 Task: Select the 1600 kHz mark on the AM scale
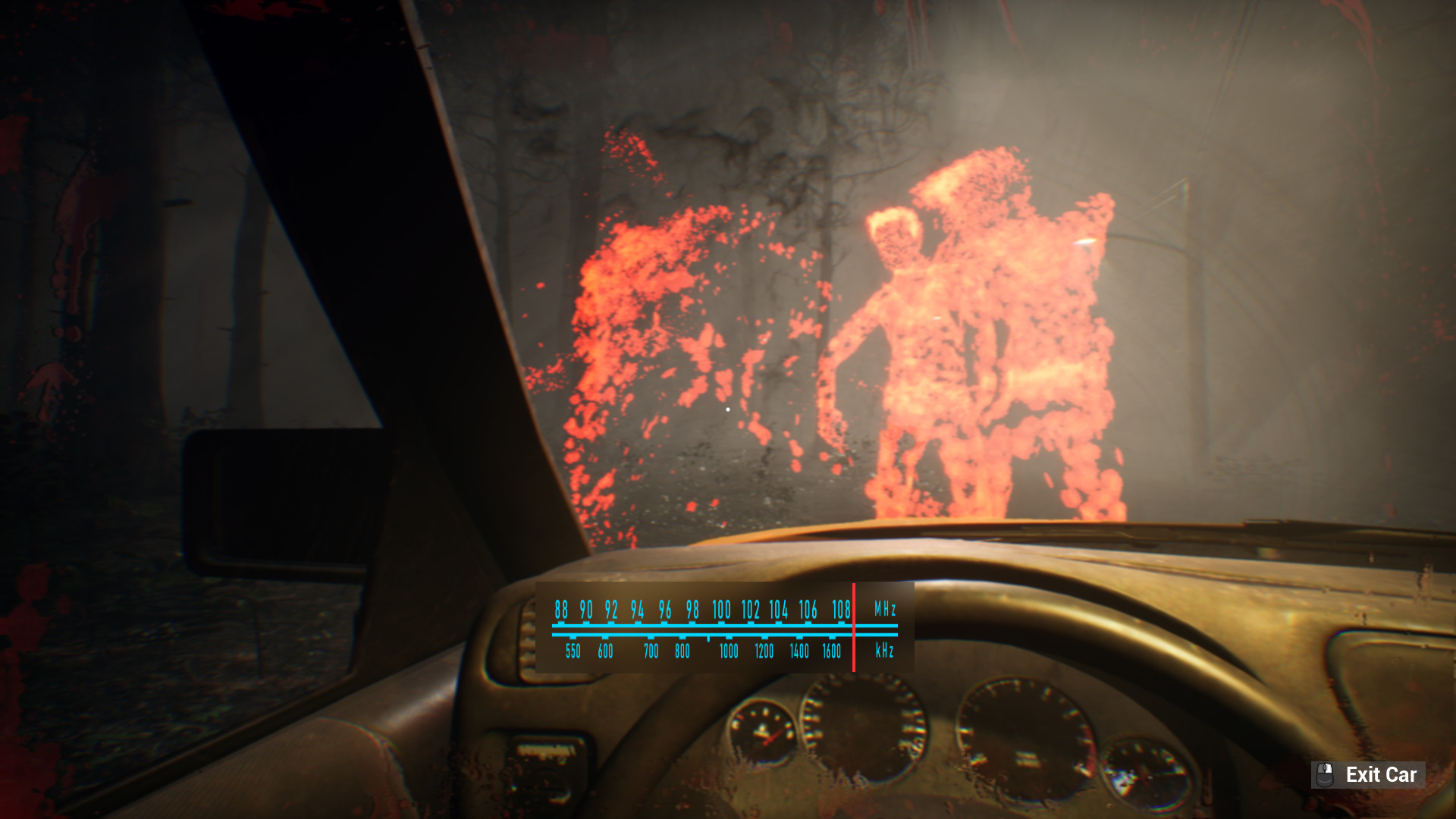831,651
